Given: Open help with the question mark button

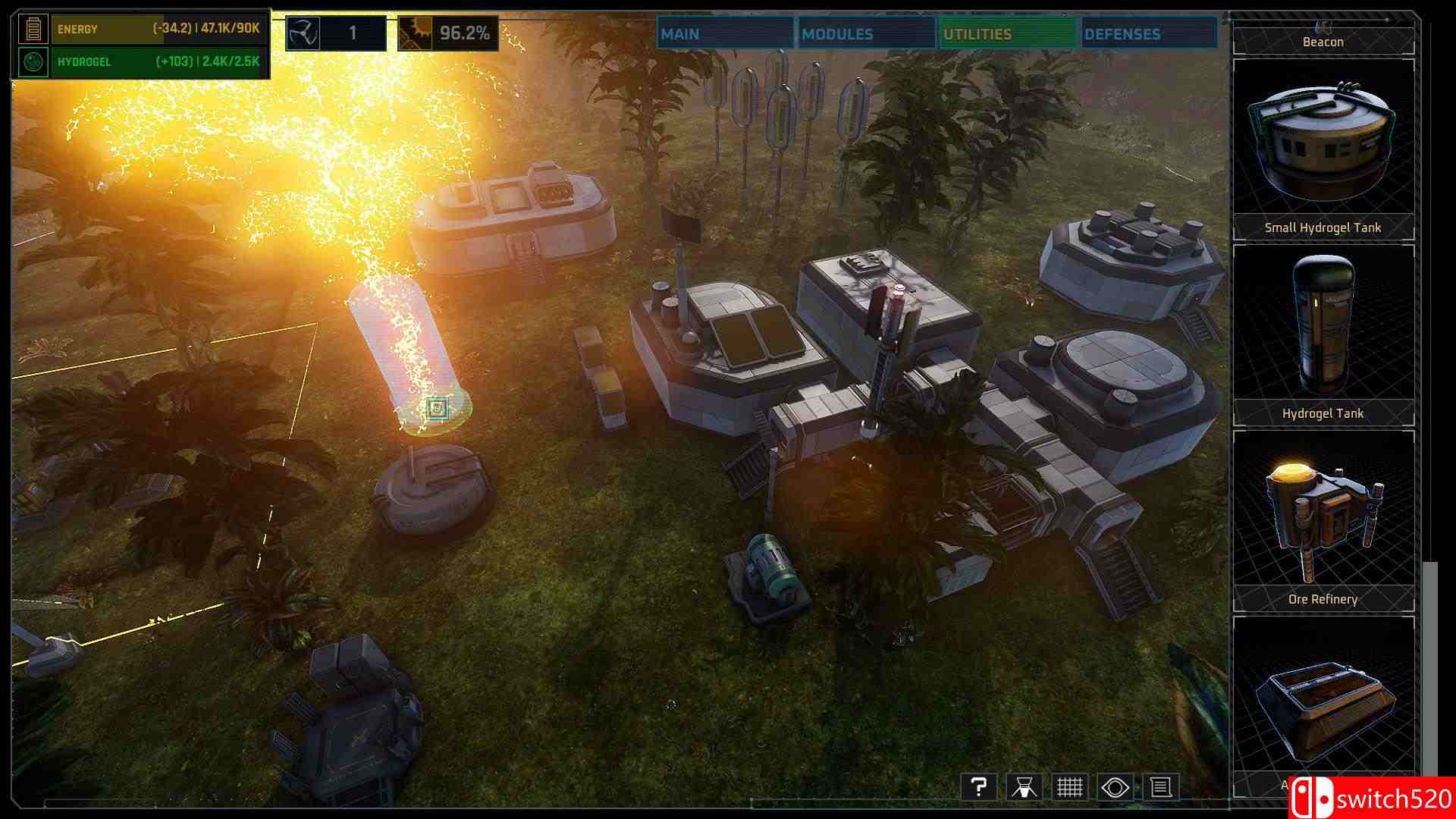Looking at the screenshot, I should click(978, 787).
